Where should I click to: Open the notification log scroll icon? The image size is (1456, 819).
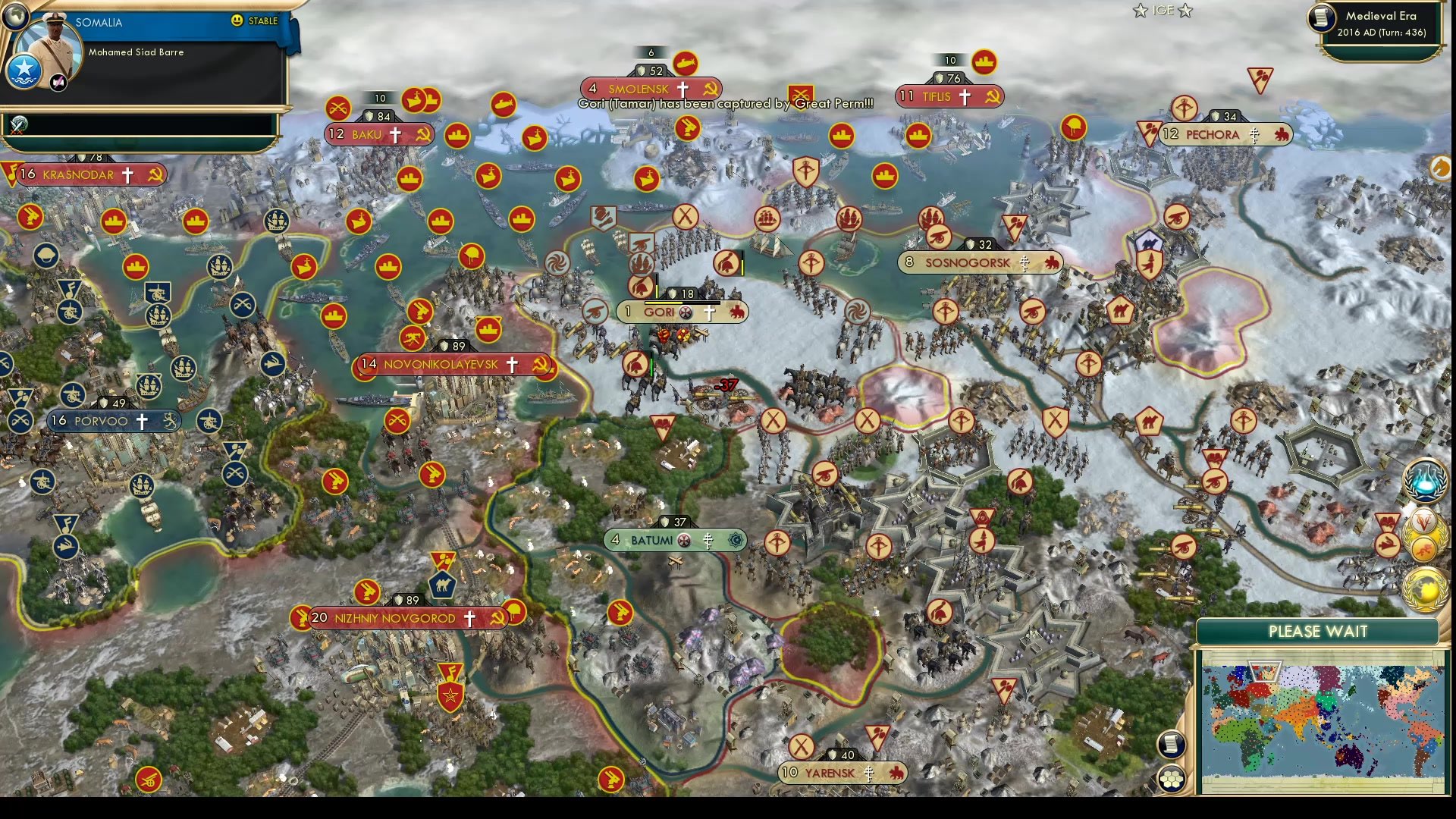[x=1171, y=744]
